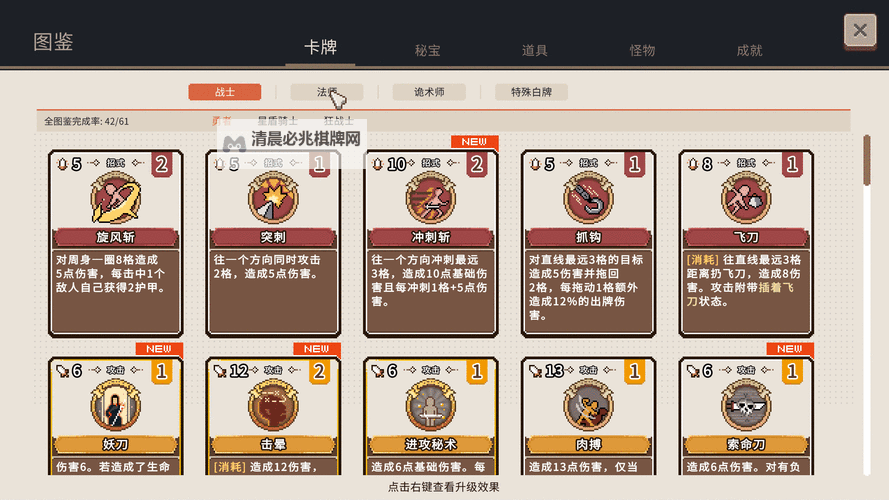Choose the 突刺 card
Viewport: 889px width, 500px height.
[x=273, y=243]
